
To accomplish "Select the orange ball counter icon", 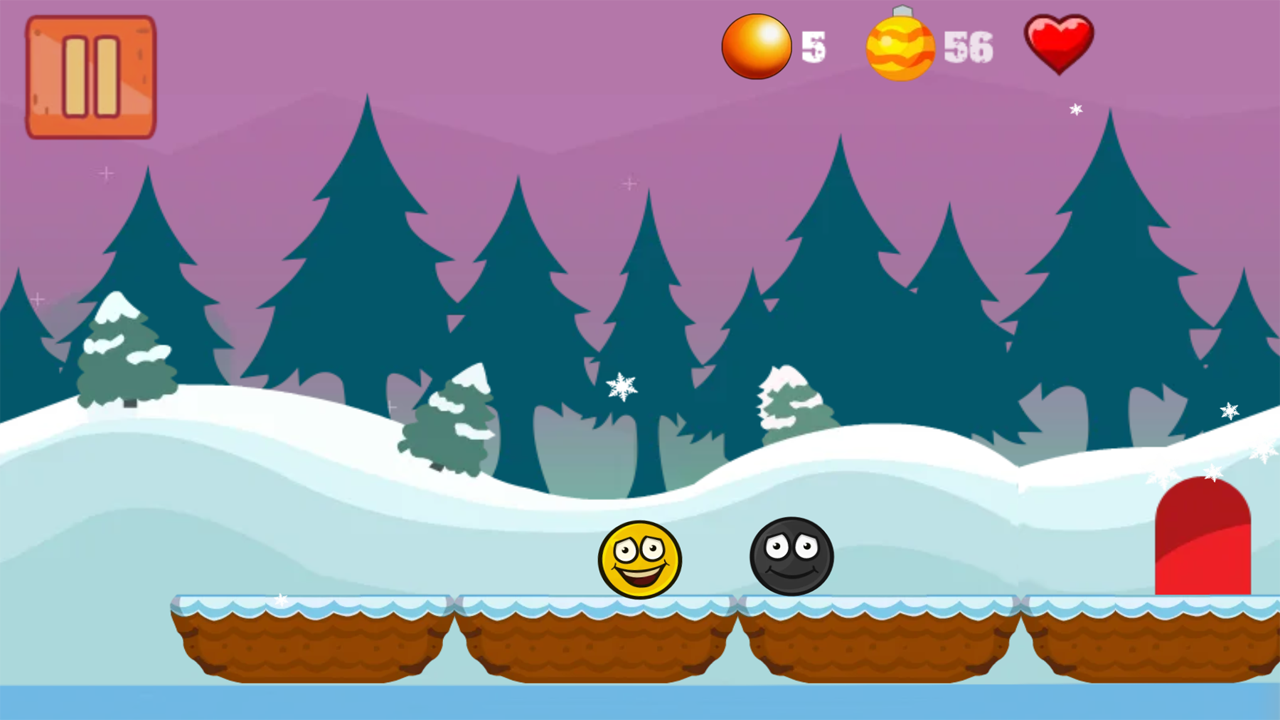I will [x=757, y=45].
